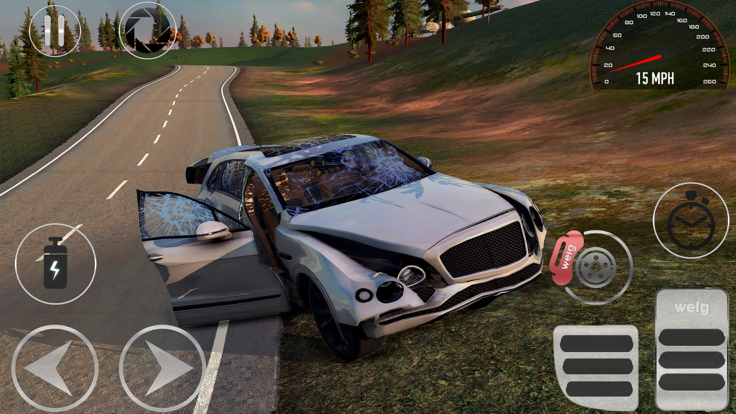The image size is (736, 414).
Task: Tap the tall gas pedal labeled weig
Action: pos(691,350)
